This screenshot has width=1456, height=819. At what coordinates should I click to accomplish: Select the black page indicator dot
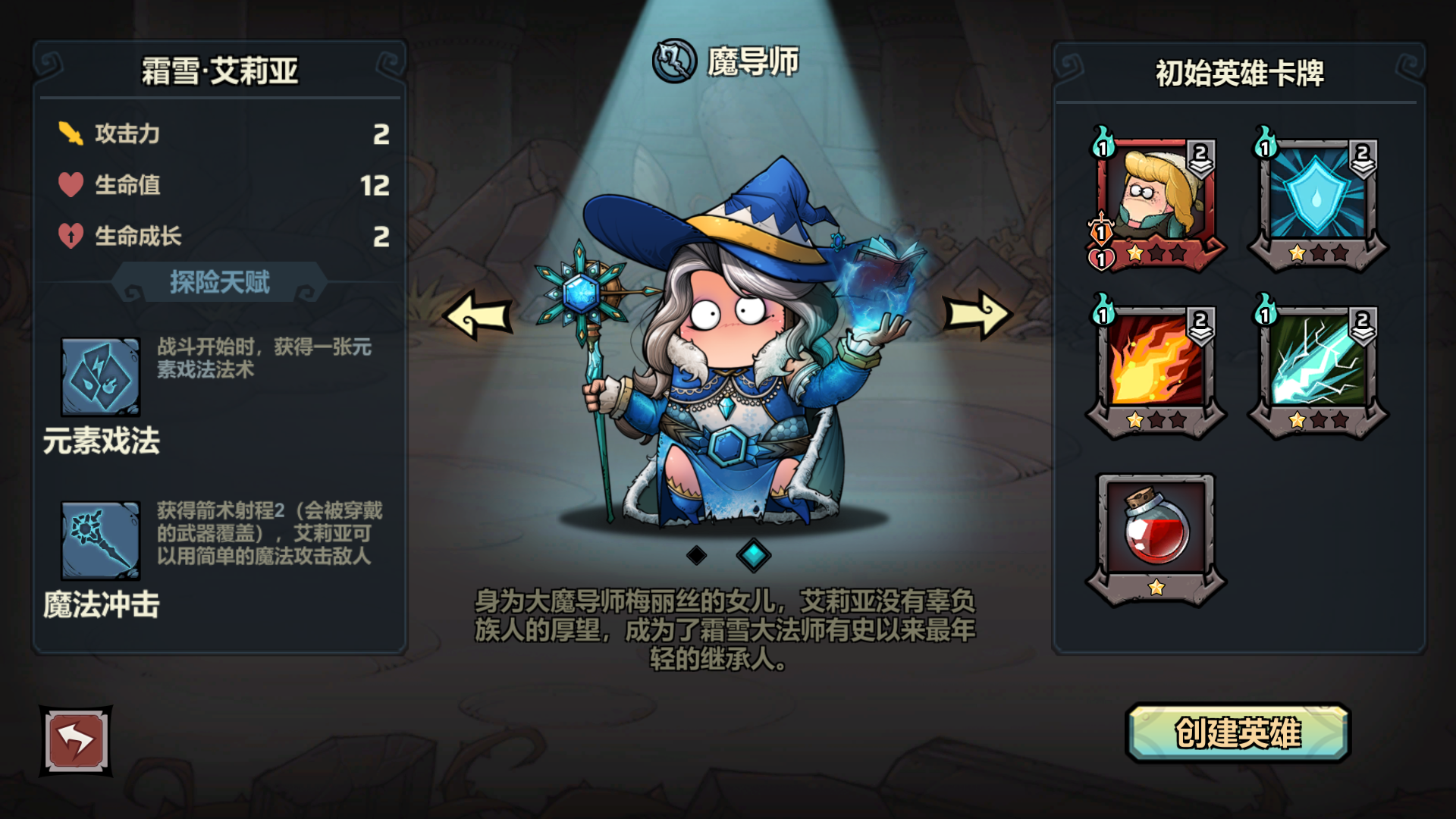click(x=698, y=554)
